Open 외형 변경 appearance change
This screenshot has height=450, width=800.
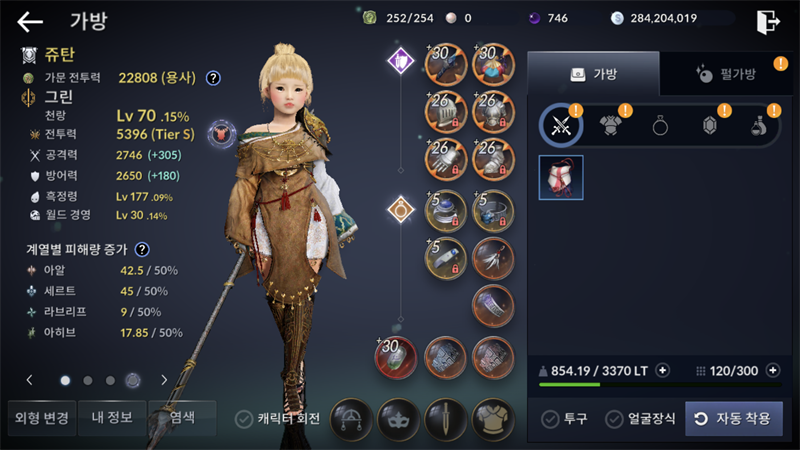41,418
